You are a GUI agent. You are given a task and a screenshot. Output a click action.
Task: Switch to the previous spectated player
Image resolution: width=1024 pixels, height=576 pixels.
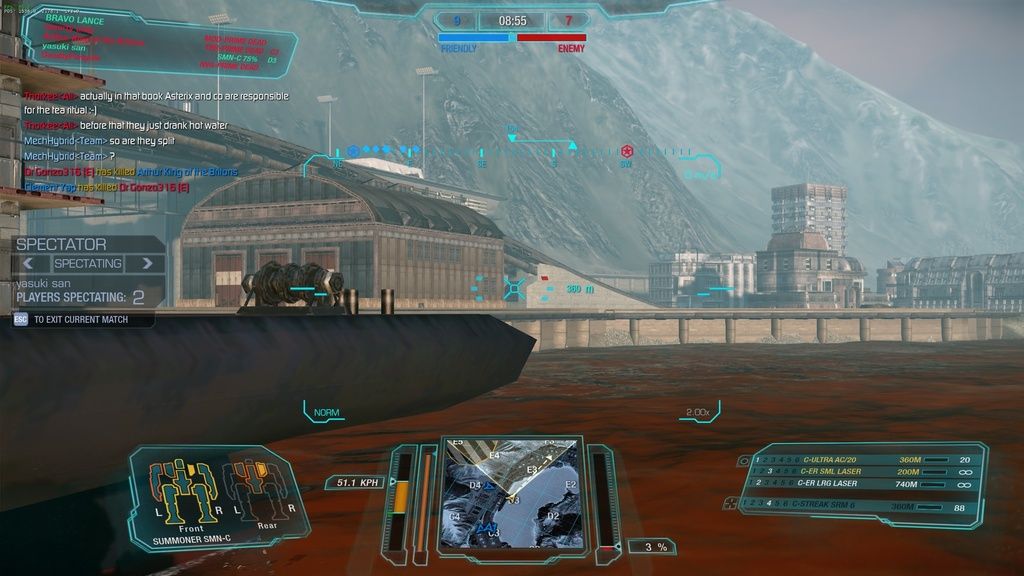tap(29, 264)
